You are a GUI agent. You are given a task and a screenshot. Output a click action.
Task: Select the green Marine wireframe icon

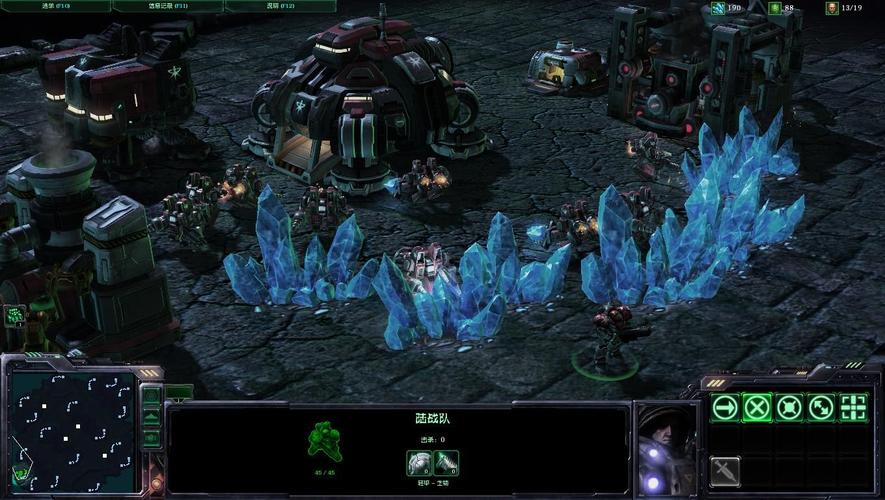click(x=323, y=440)
